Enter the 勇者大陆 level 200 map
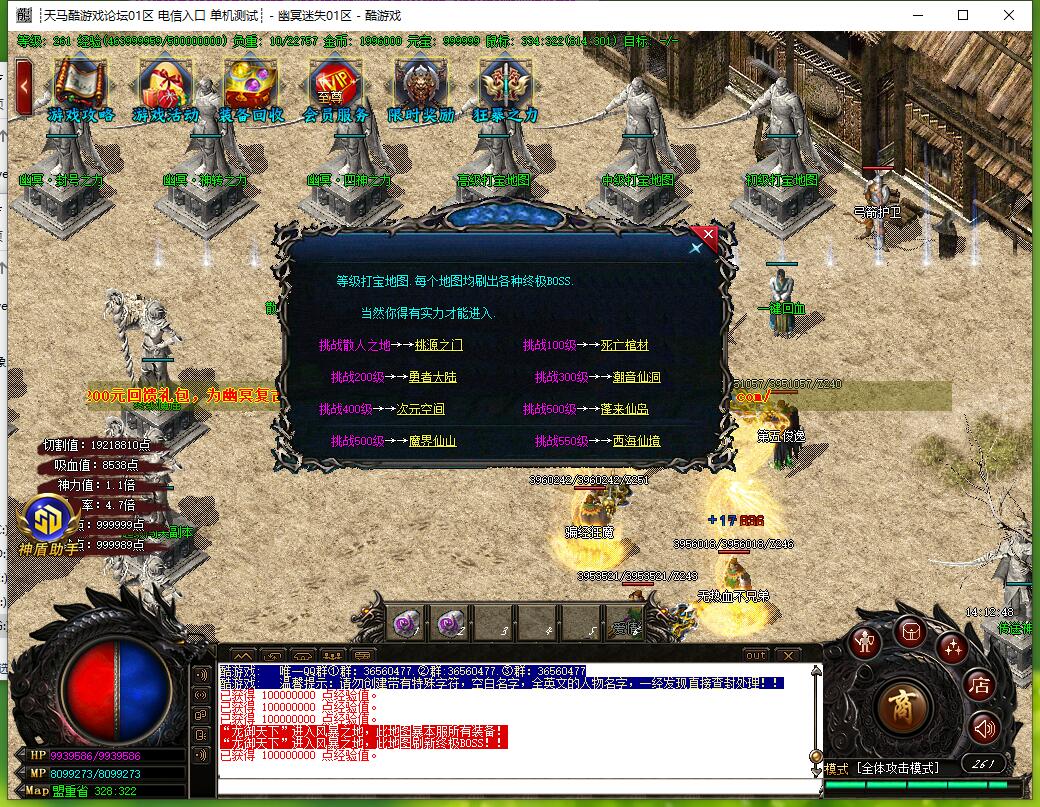Image resolution: width=1040 pixels, height=807 pixels. point(432,377)
